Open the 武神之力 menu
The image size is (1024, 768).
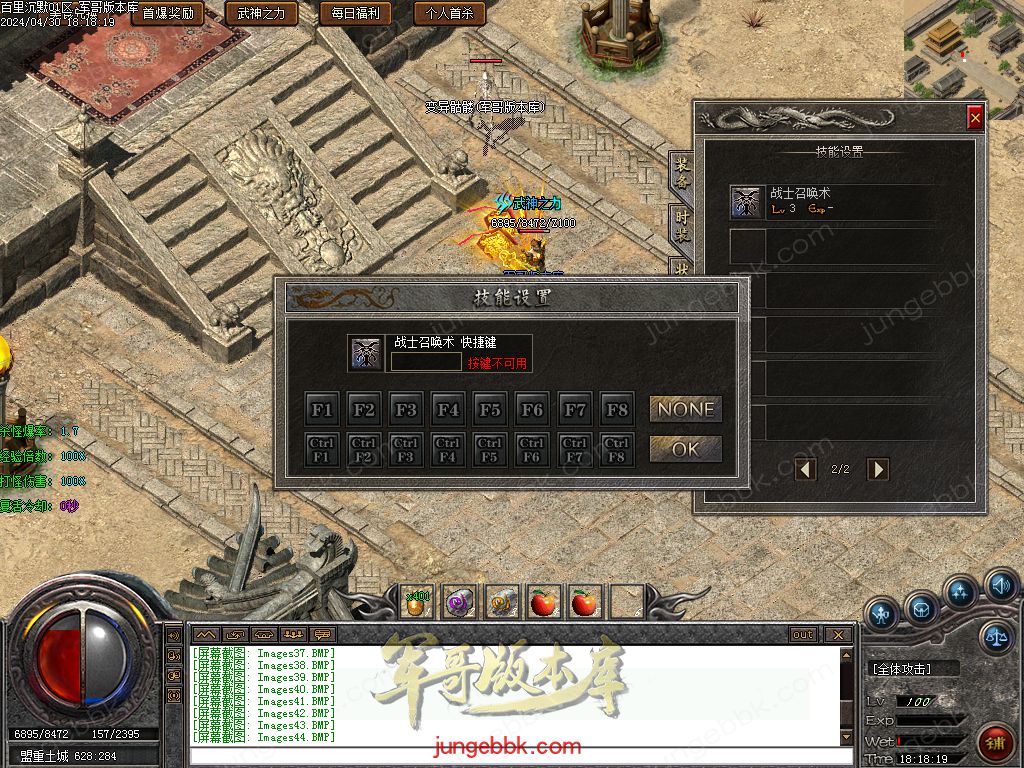[260, 14]
